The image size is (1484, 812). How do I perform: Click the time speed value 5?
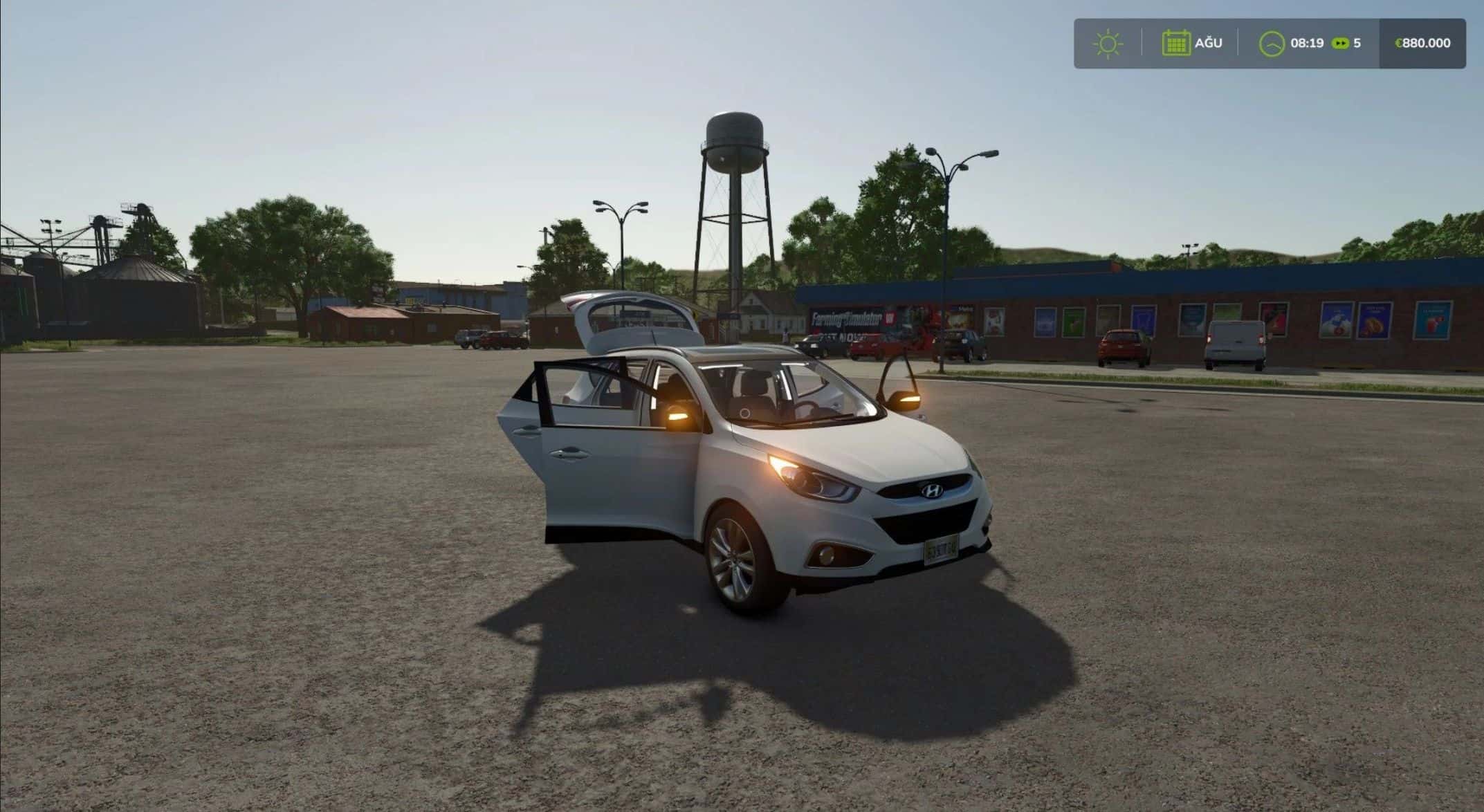point(1358,43)
